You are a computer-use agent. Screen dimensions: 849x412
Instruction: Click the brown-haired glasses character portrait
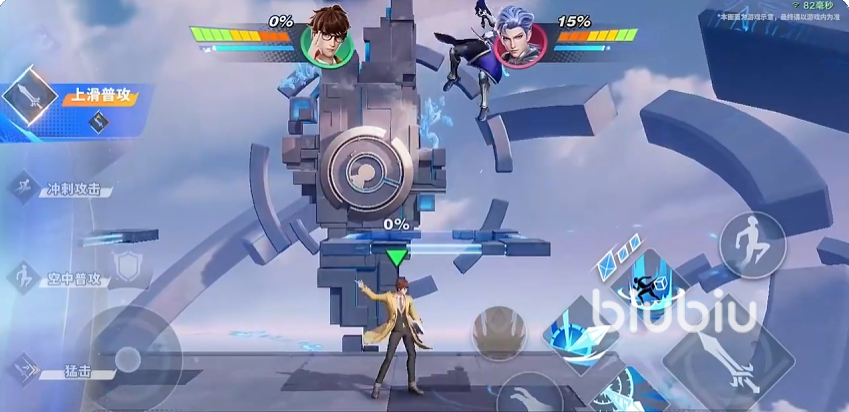coord(328,39)
